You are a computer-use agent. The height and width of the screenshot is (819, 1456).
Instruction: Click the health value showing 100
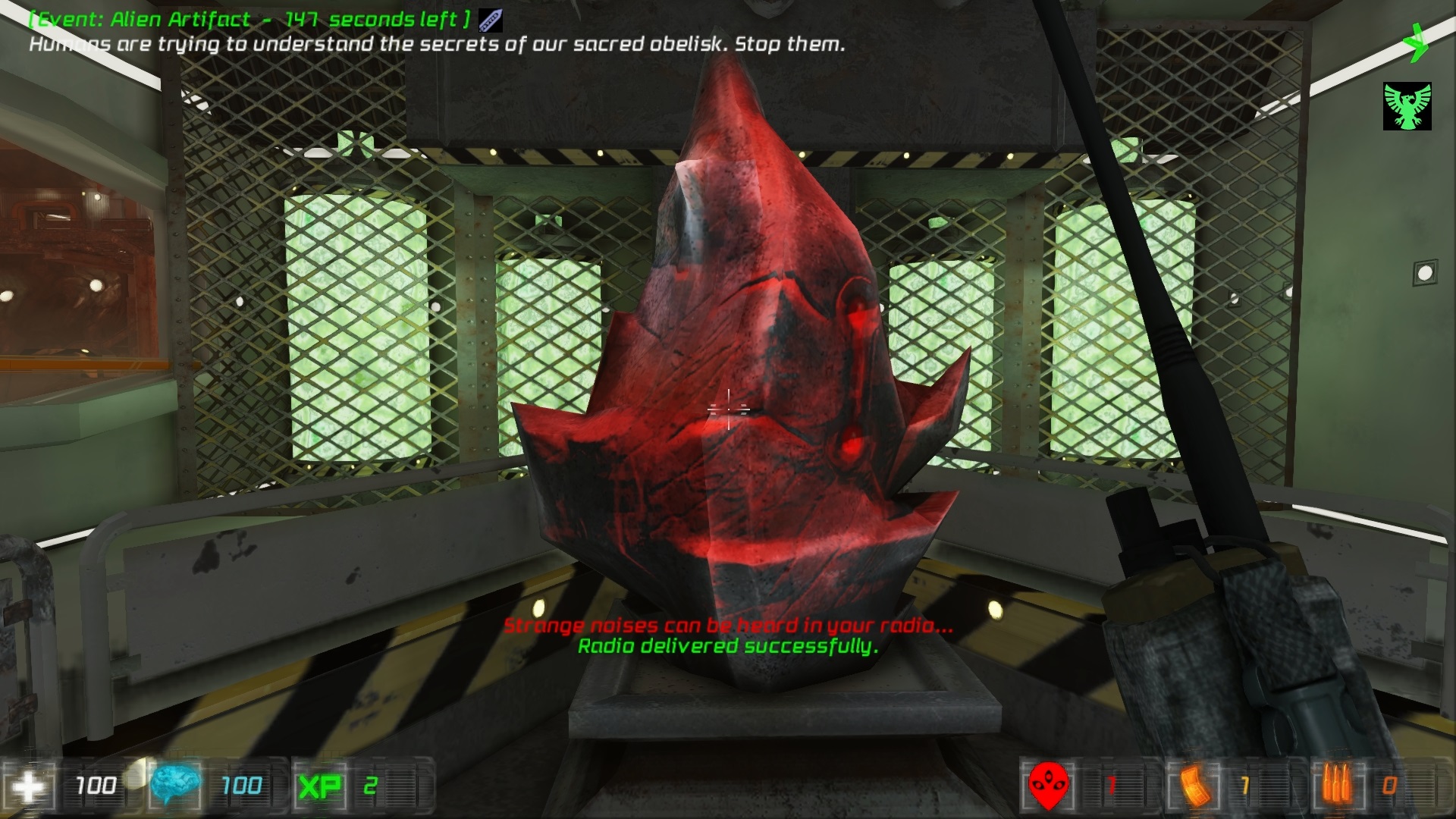point(98,786)
